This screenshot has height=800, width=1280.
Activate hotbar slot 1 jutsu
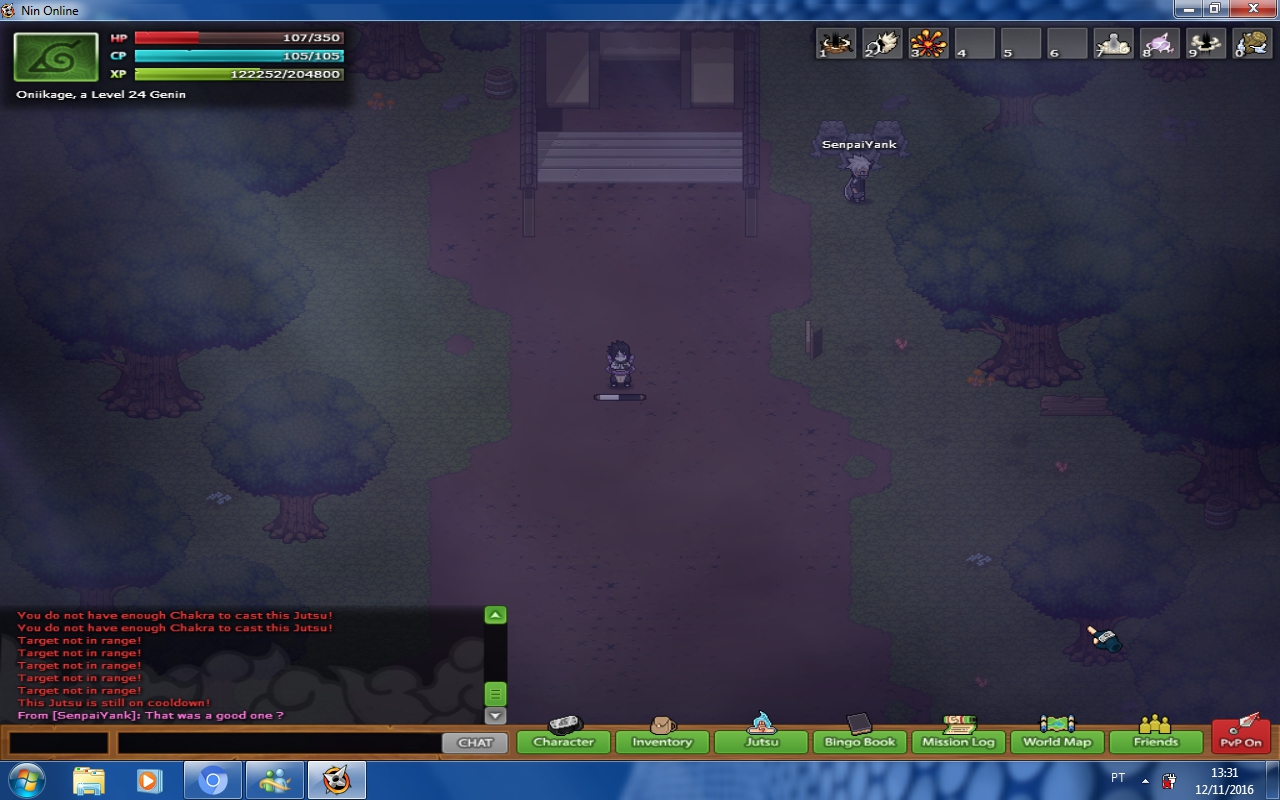837,43
